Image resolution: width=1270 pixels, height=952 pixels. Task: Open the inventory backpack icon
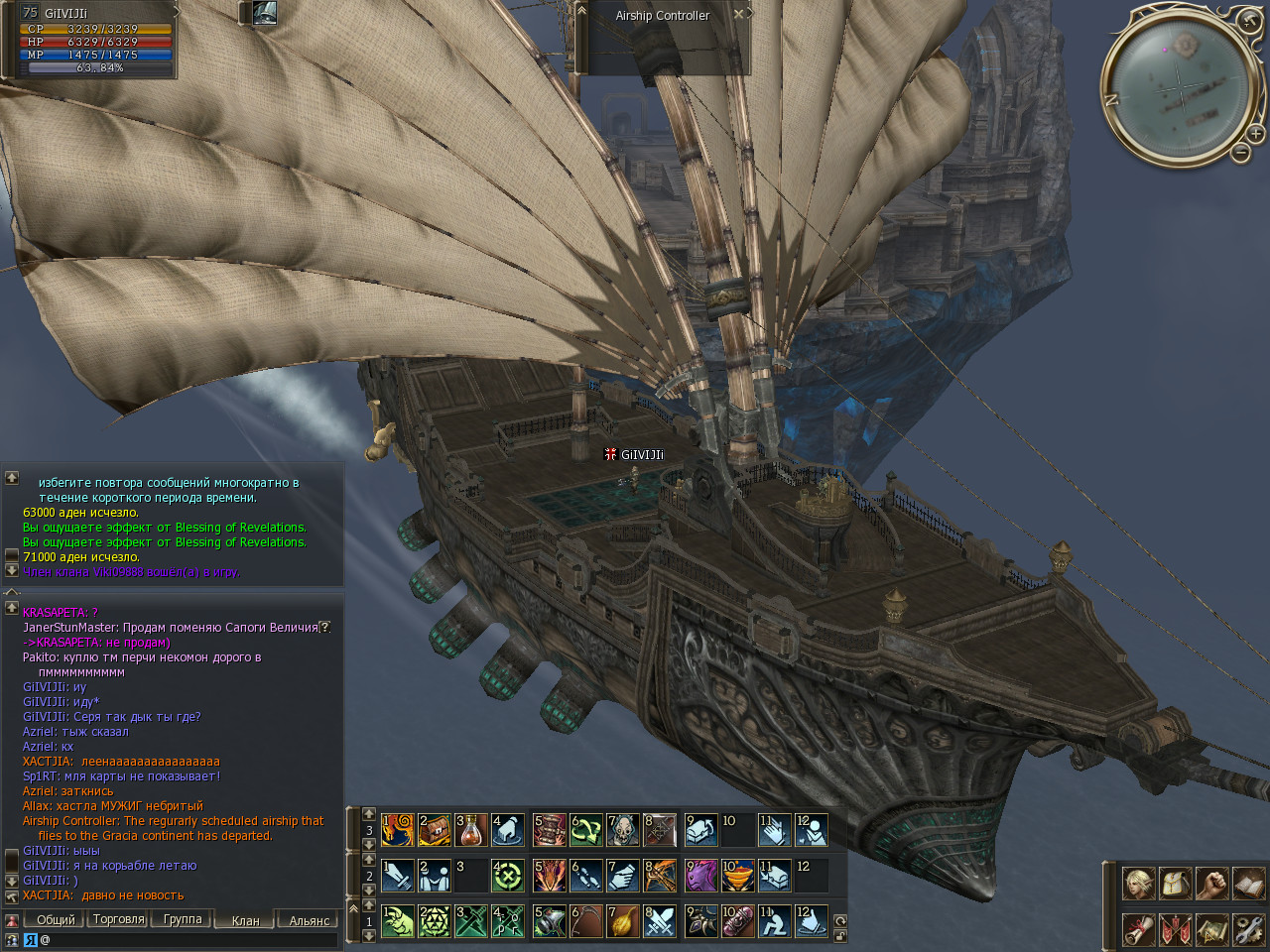coord(1175,883)
